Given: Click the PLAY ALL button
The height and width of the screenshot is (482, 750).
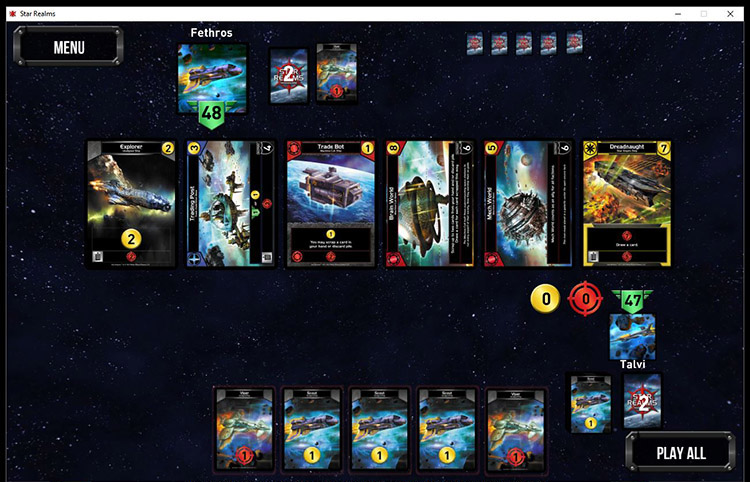Looking at the screenshot, I should [680, 452].
